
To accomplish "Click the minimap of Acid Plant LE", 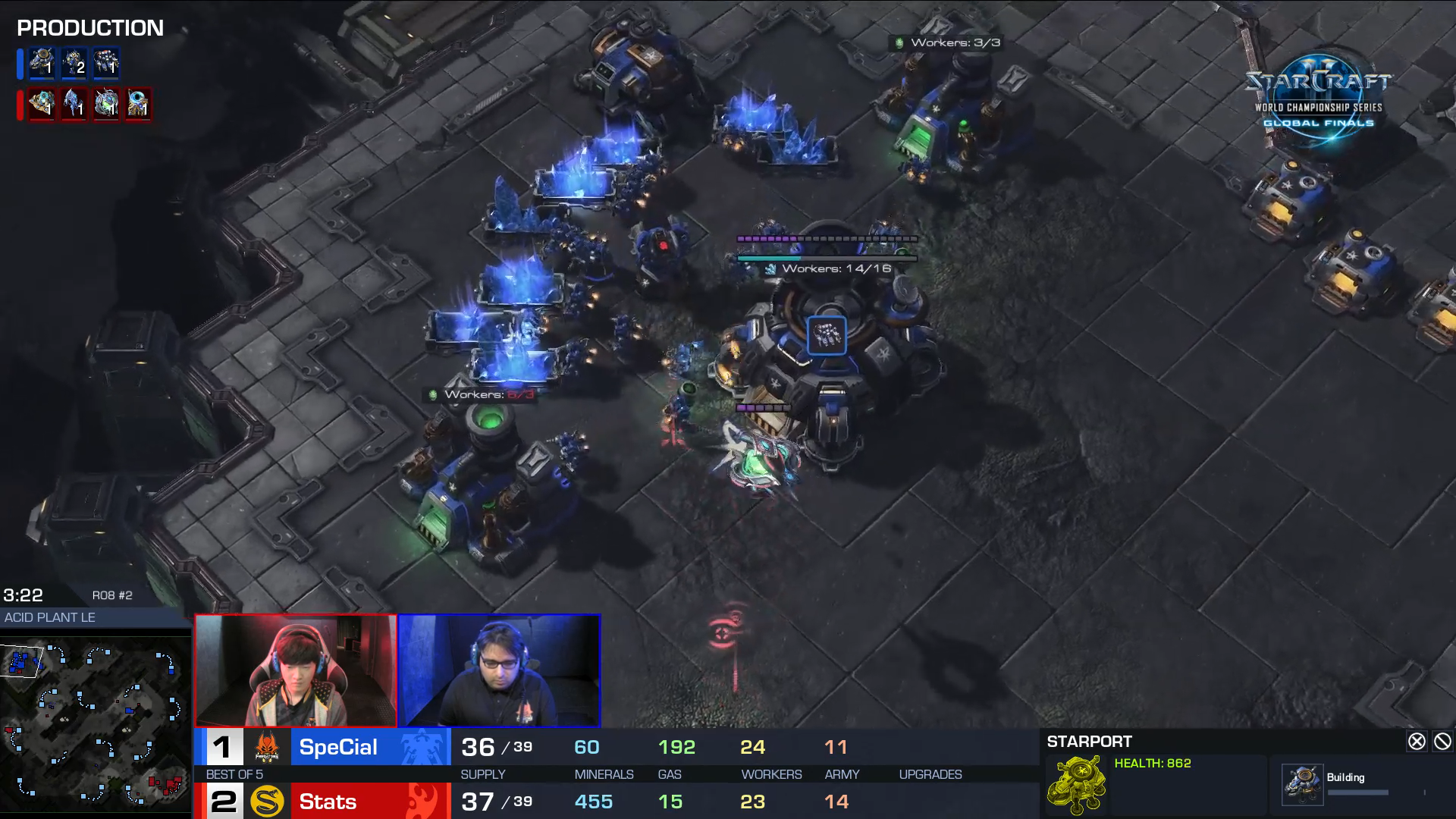I will click(x=95, y=724).
